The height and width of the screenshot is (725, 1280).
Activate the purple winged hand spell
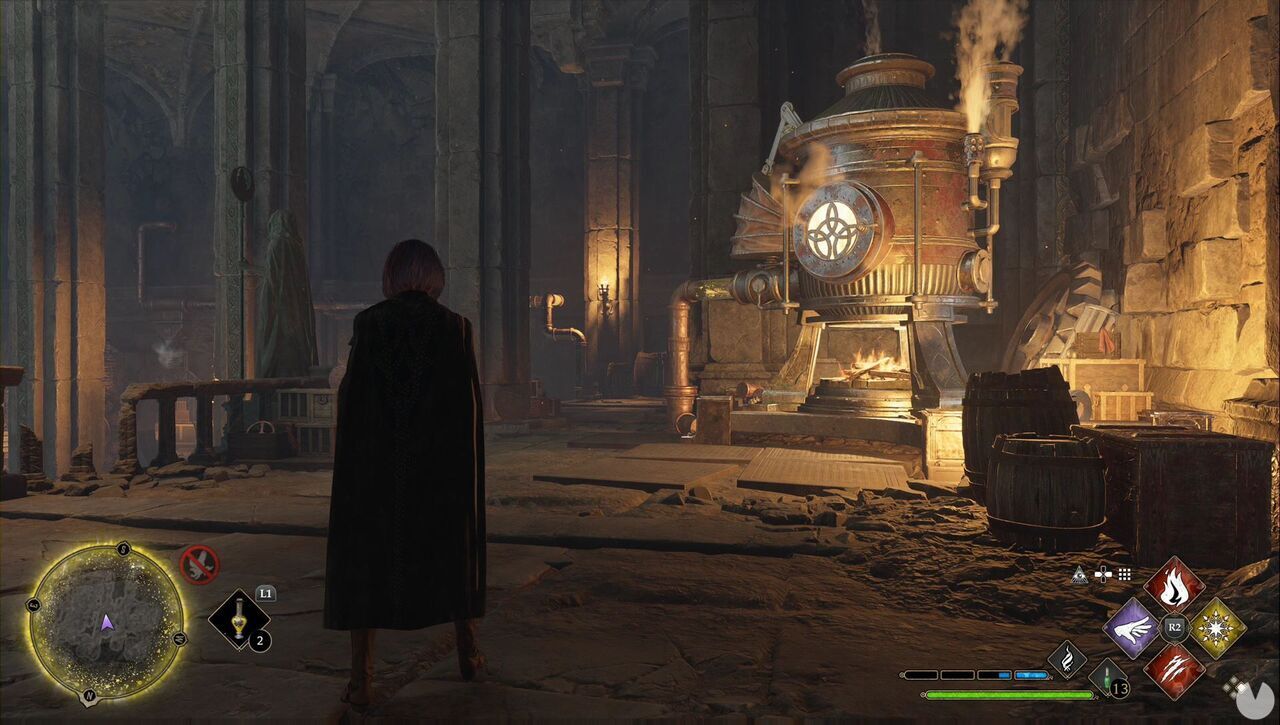(x=1131, y=628)
